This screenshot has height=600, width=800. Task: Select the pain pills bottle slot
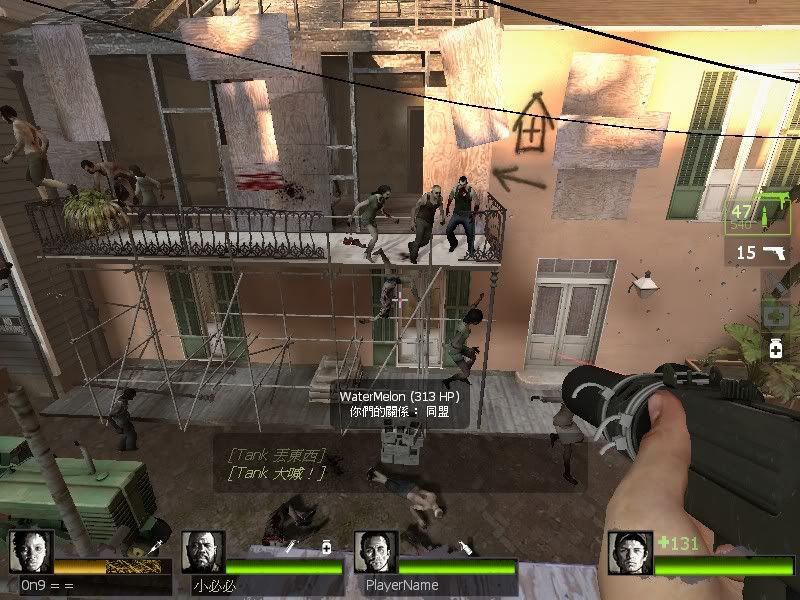tap(775, 349)
